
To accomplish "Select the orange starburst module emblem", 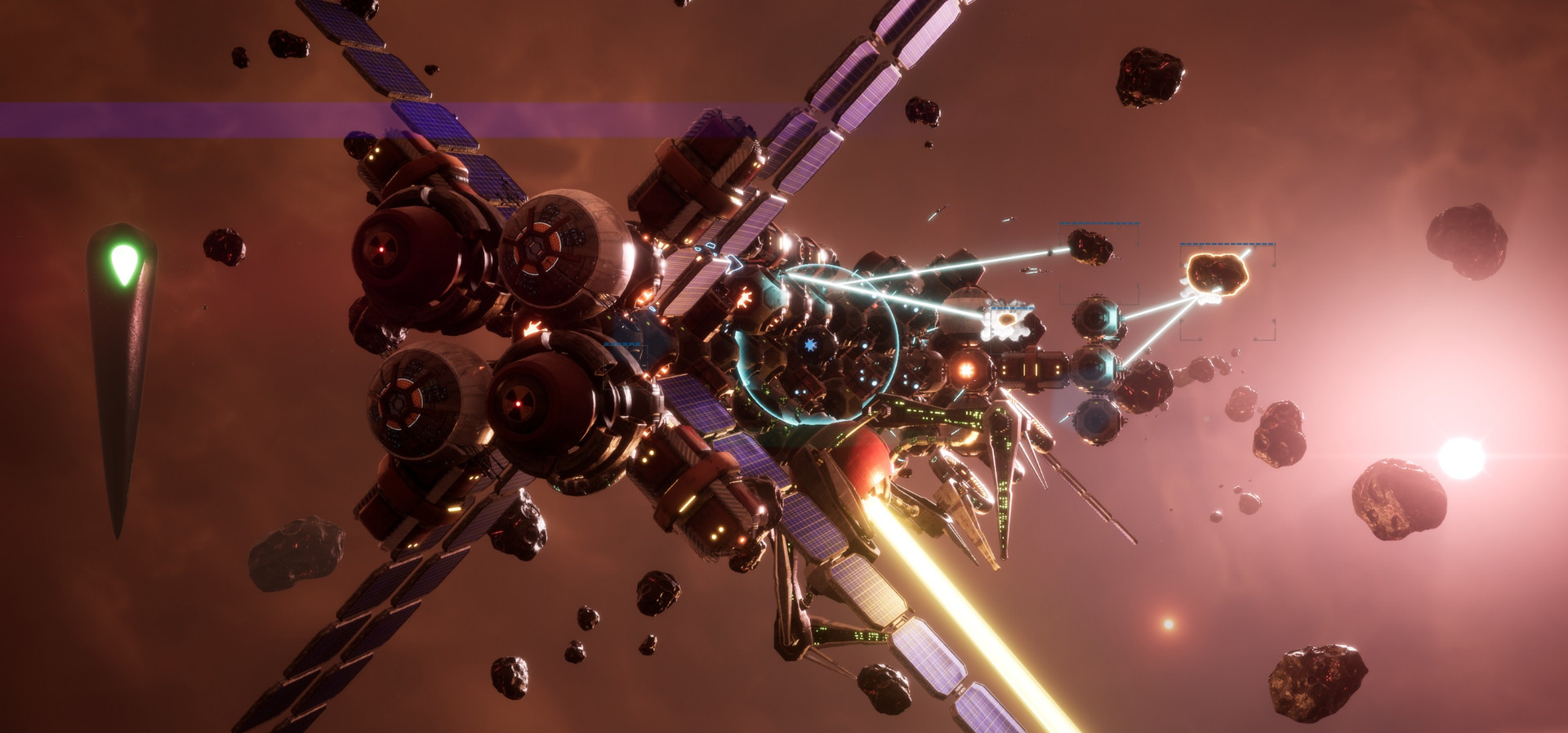I will (965, 369).
